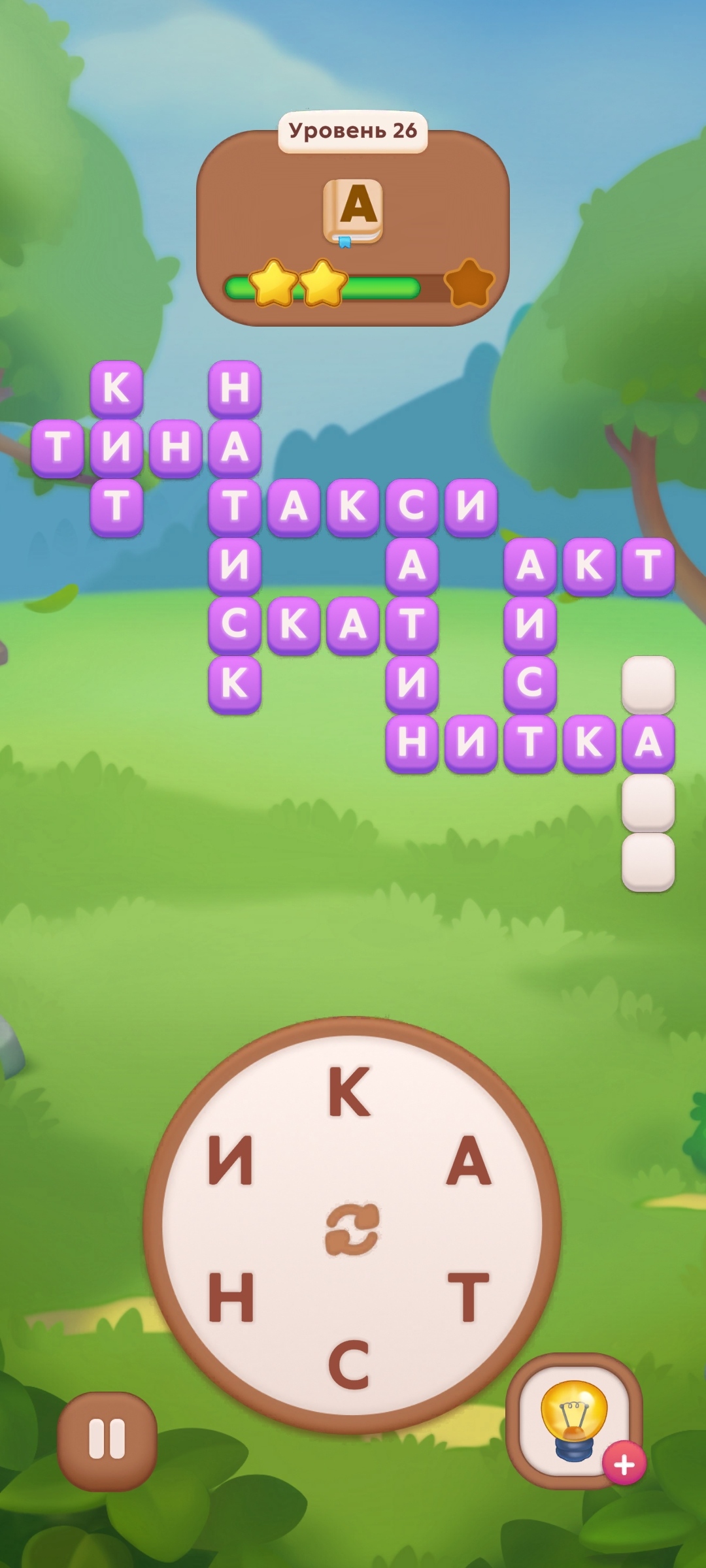Screen dimensions: 706x1568
Task: Shuffle the letters on the wheel
Action: pyautogui.click(x=352, y=1229)
